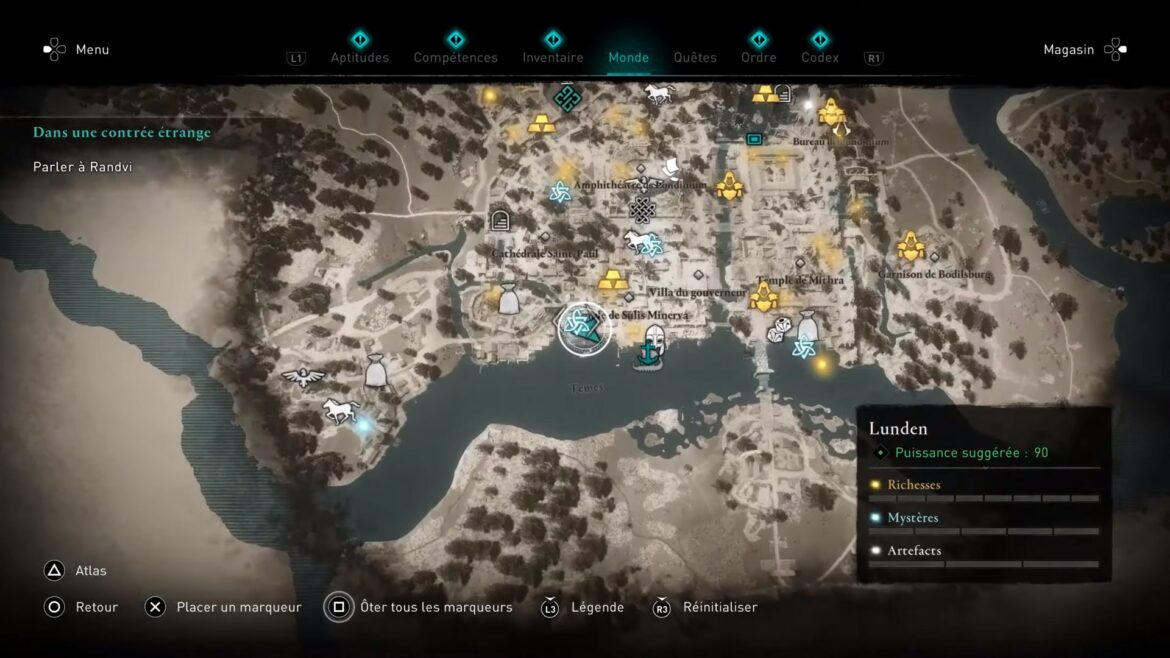The image size is (1170, 658).
Task: Switch to the Aptitudes tab
Action: 360,57
